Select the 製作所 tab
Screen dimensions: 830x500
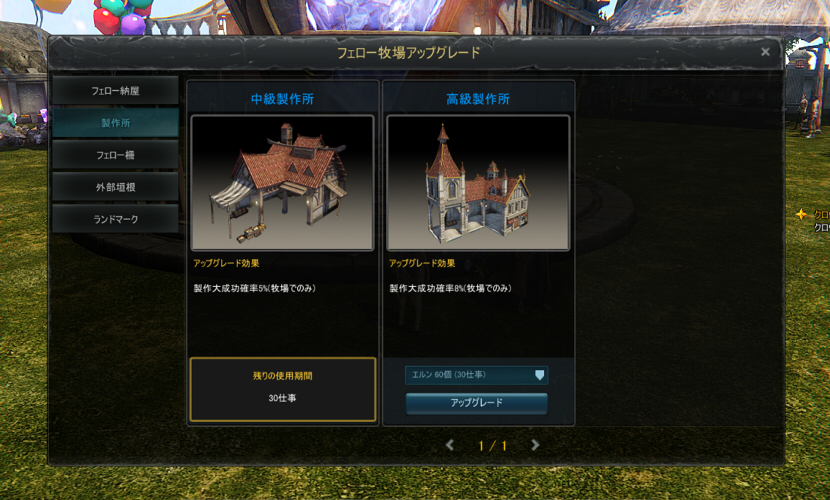pos(115,122)
